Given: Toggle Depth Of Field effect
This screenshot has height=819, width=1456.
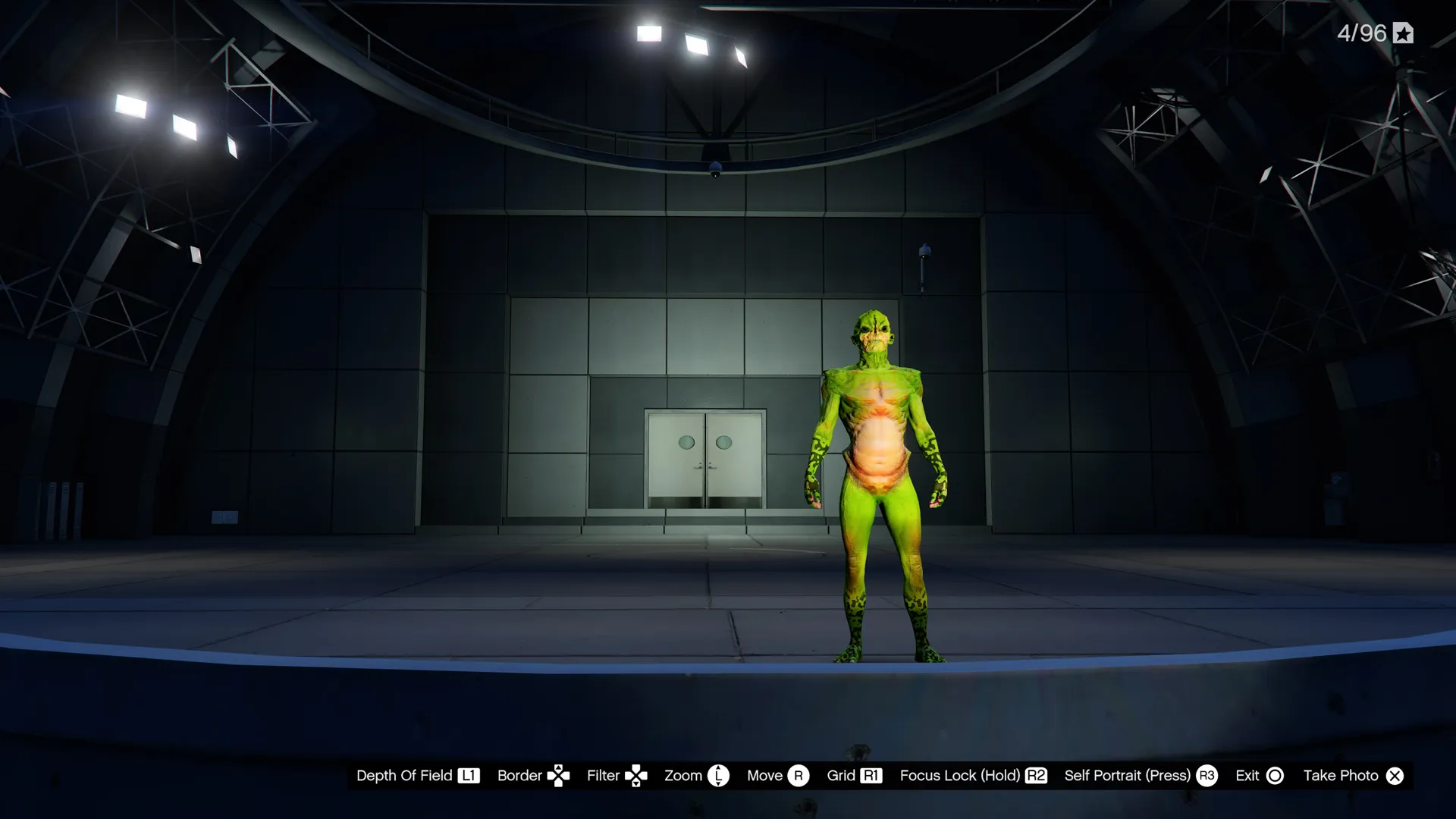Looking at the screenshot, I should click(x=418, y=776).
